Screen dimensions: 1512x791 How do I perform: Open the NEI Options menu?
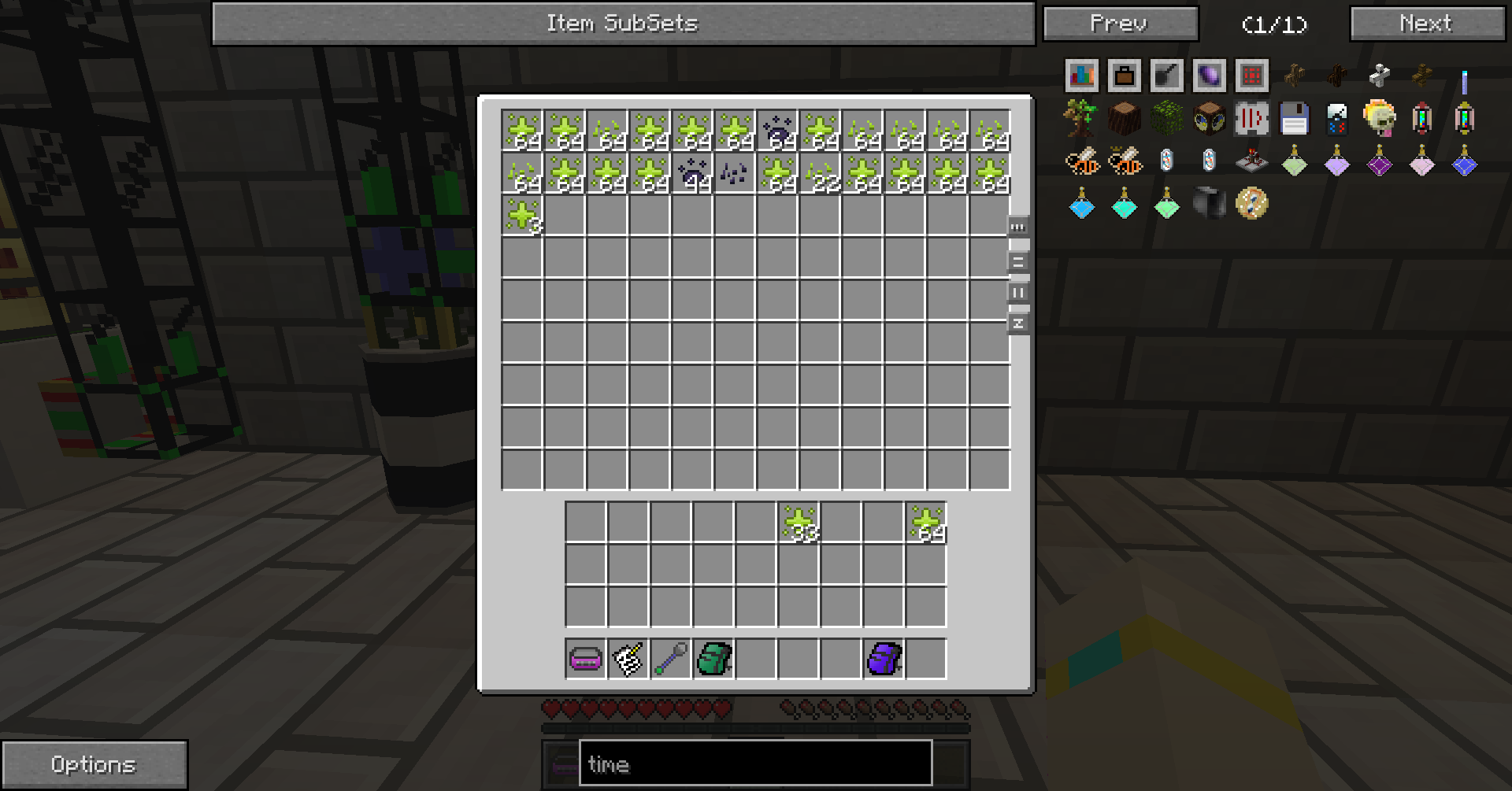[94, 764]
